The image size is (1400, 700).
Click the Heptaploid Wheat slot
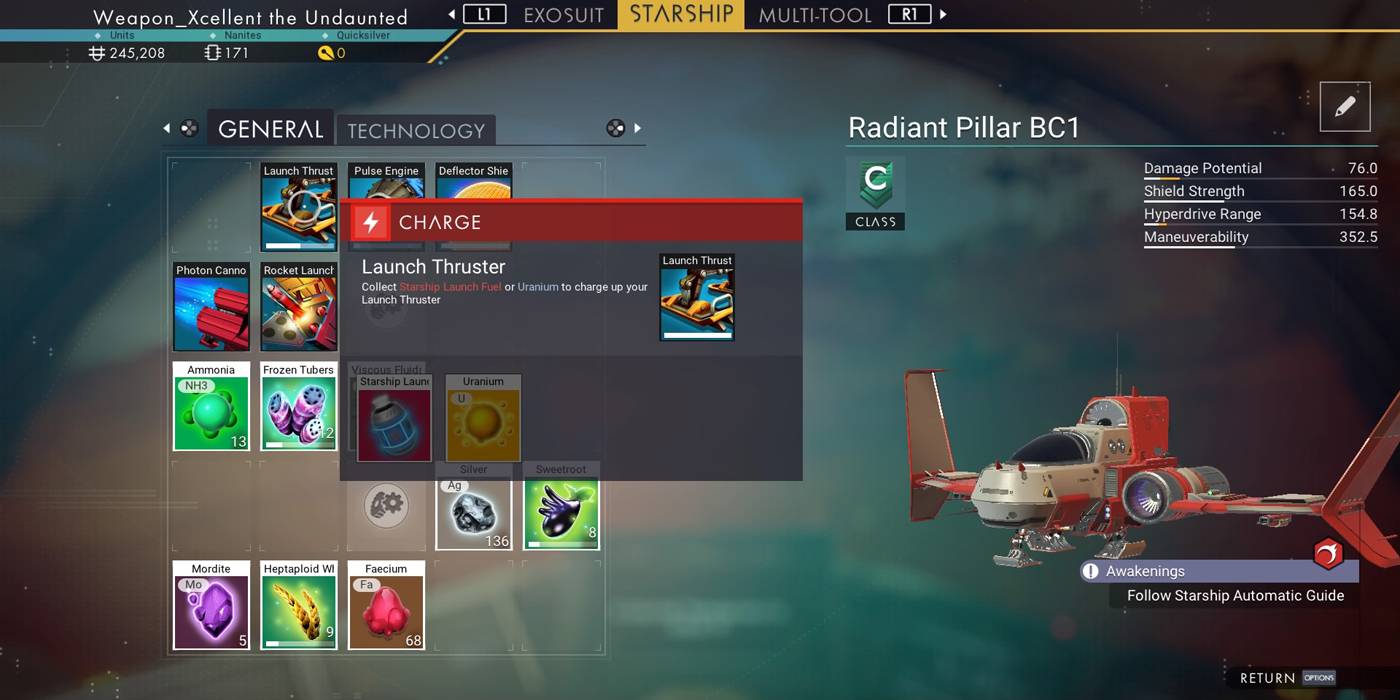298,605
